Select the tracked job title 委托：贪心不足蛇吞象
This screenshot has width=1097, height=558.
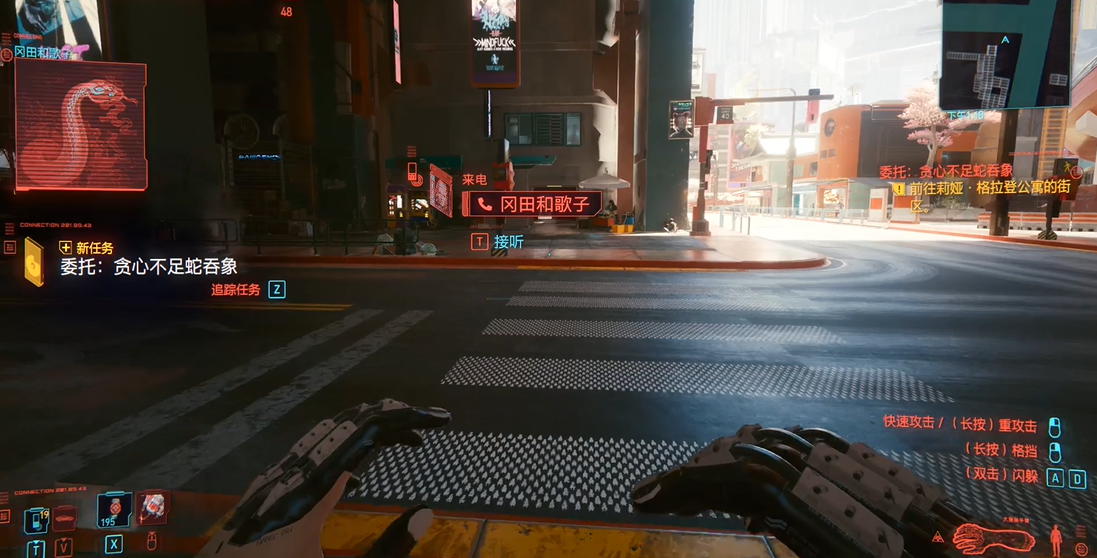[x=945, y=171]
